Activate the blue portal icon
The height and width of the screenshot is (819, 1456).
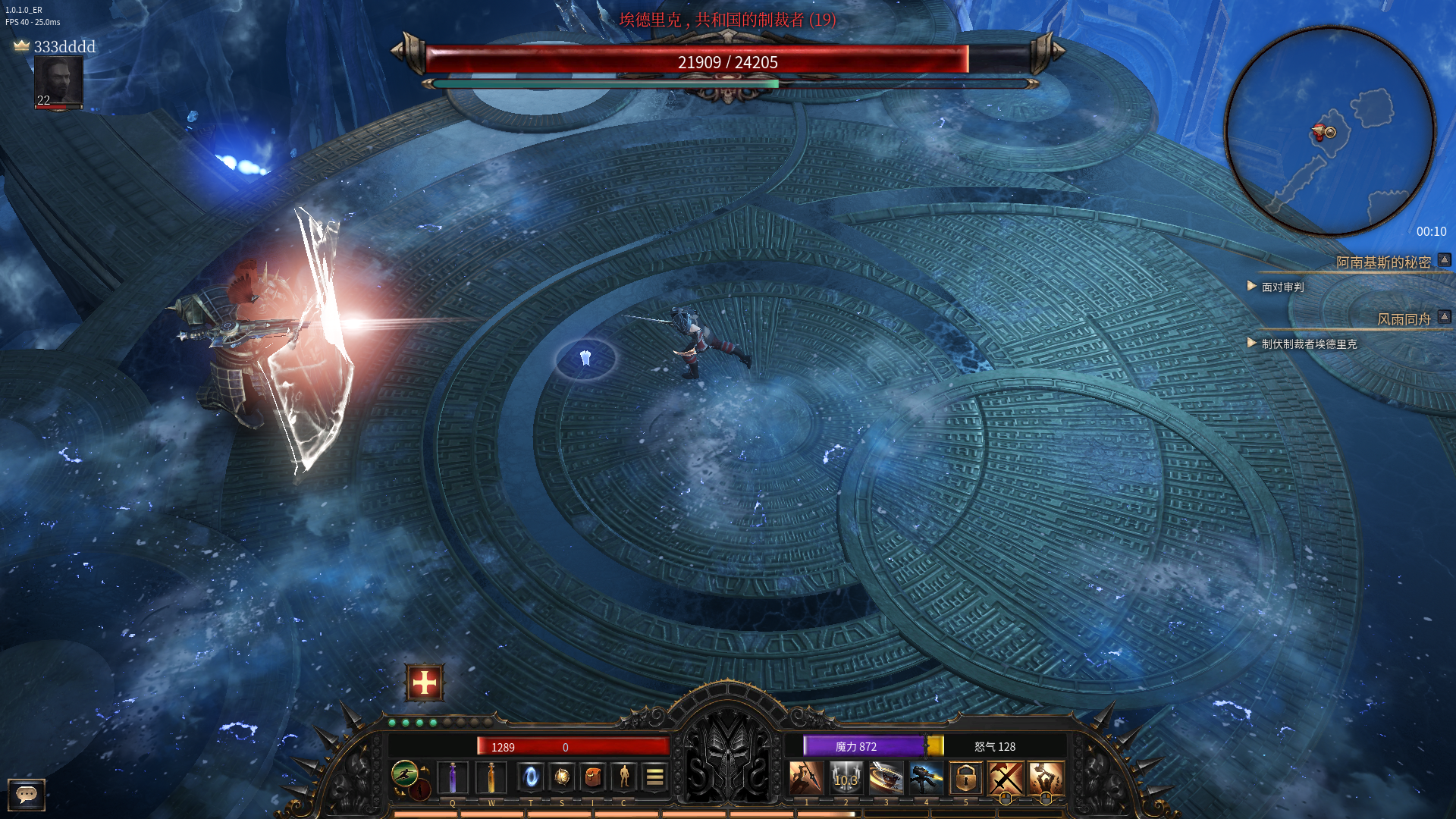point(531,777)
